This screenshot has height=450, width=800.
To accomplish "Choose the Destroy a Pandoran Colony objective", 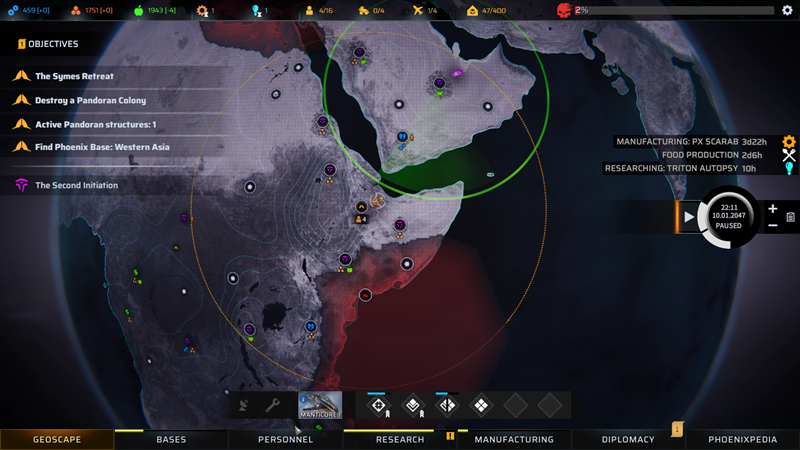I will pyautogui.click(x=90, y=100).
